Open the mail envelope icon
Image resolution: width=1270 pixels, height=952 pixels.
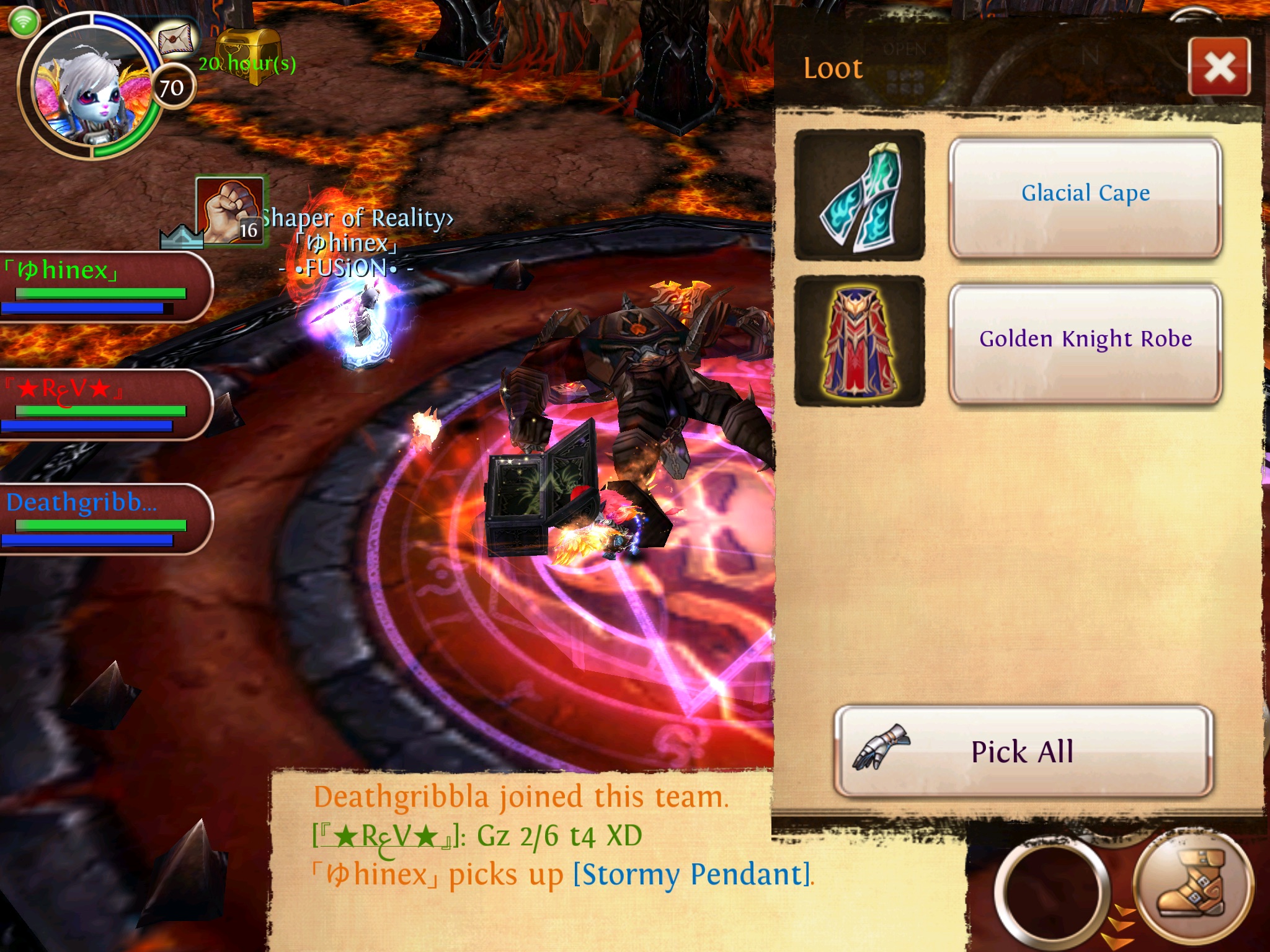(177, 40)
